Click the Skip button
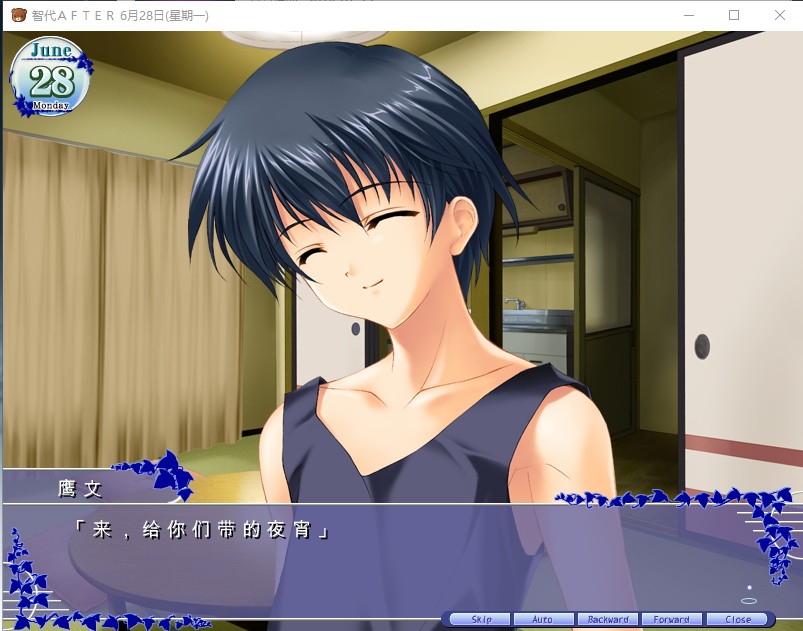The height and width of the screenshot is (631, 803). coord(480,620)
